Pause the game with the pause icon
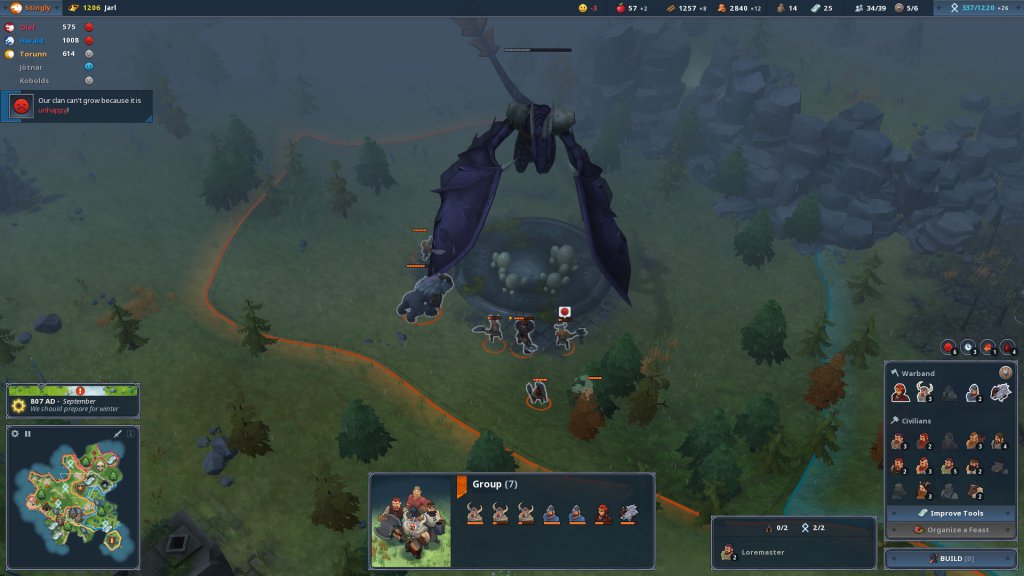This screenshot has height=576, width=1024. click(28, 434)
